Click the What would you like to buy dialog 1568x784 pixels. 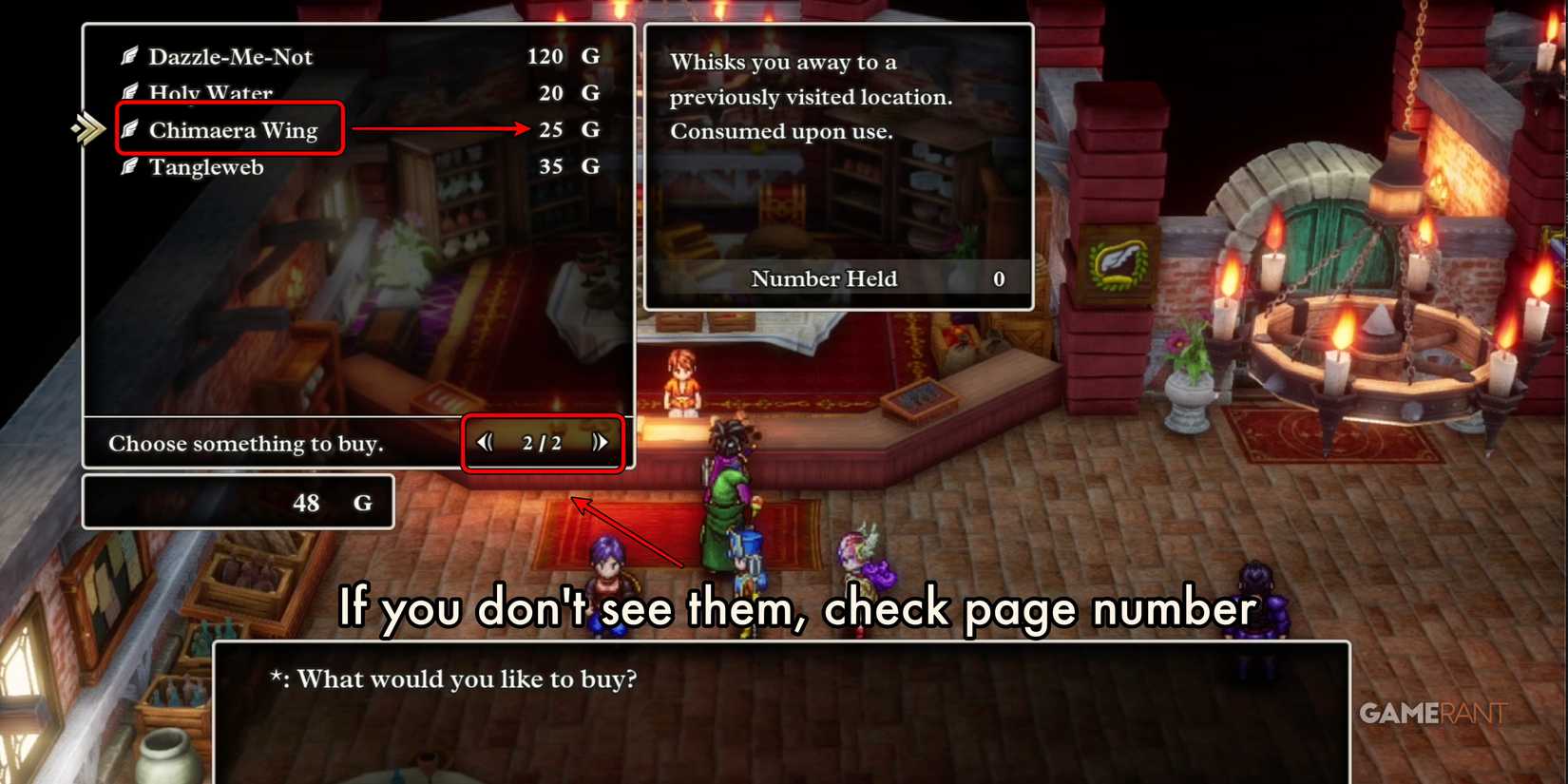(x=456, y=679)
